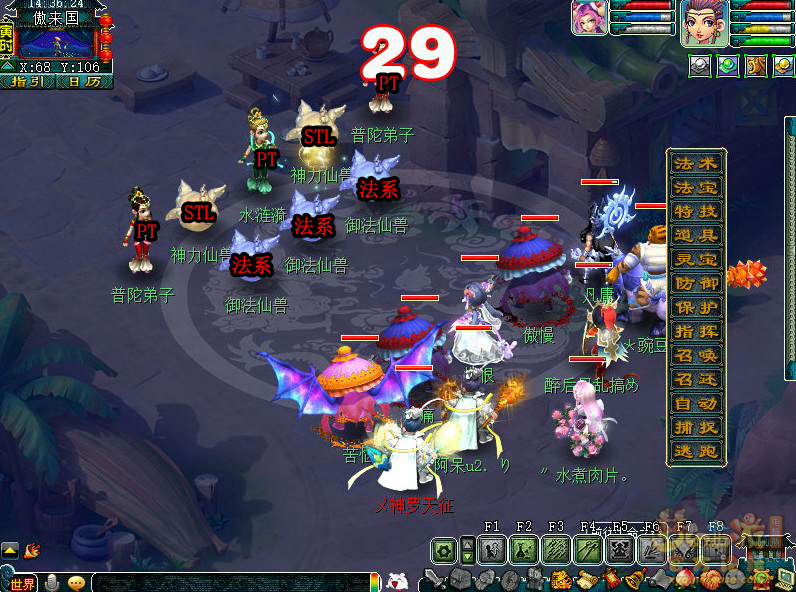Select the 捕捉 capture command
This screenshot has width=796, height=592.
pos(696,427)
